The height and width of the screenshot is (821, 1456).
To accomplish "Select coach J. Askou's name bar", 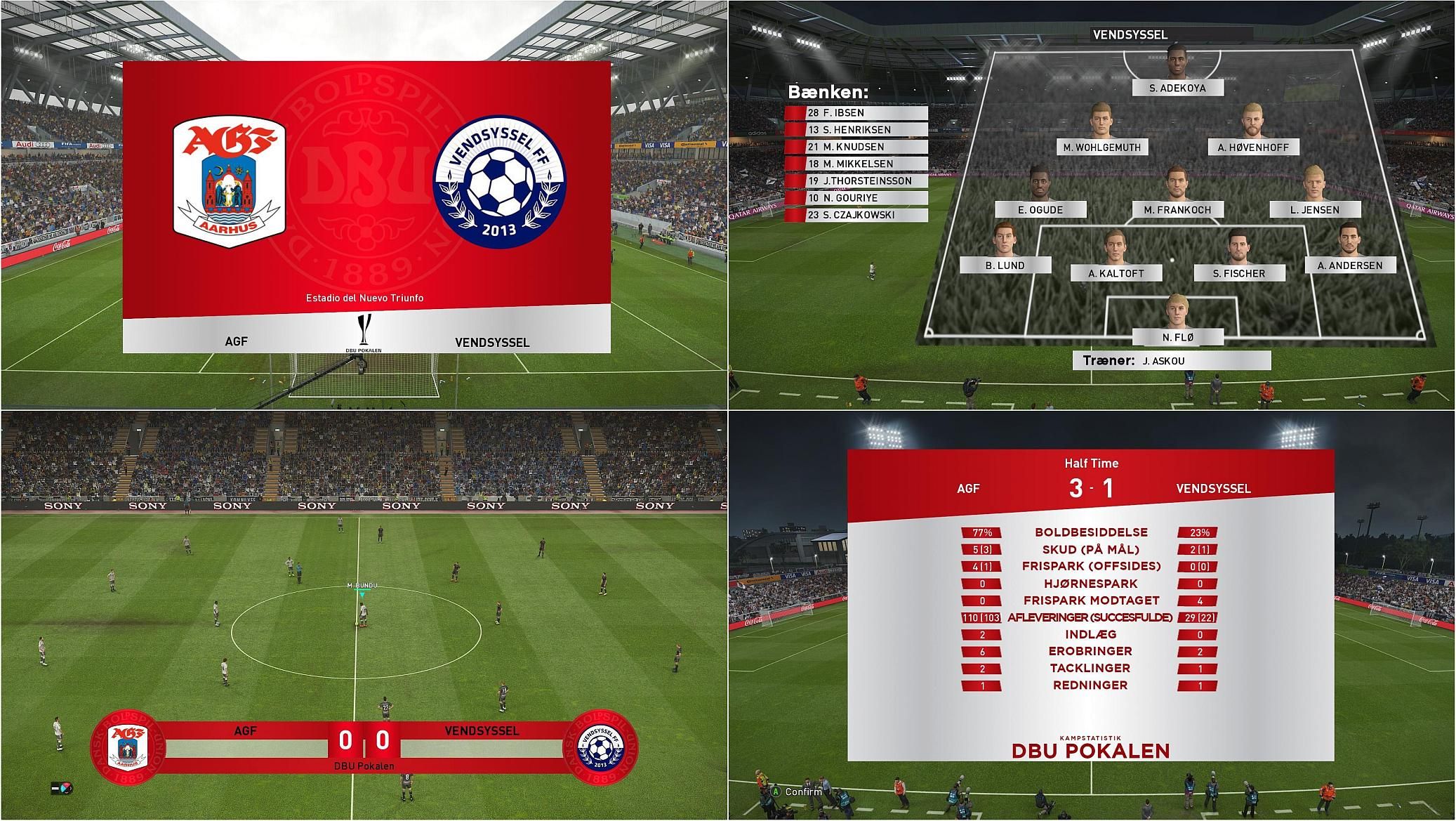I will [x=1171, y=361].
